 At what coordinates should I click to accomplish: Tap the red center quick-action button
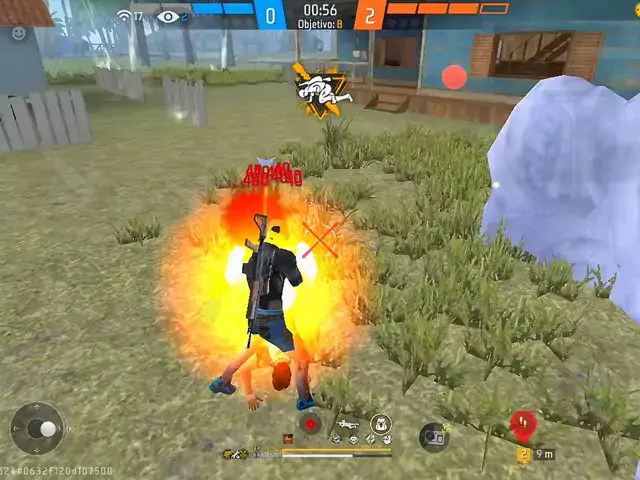[310, 424]
